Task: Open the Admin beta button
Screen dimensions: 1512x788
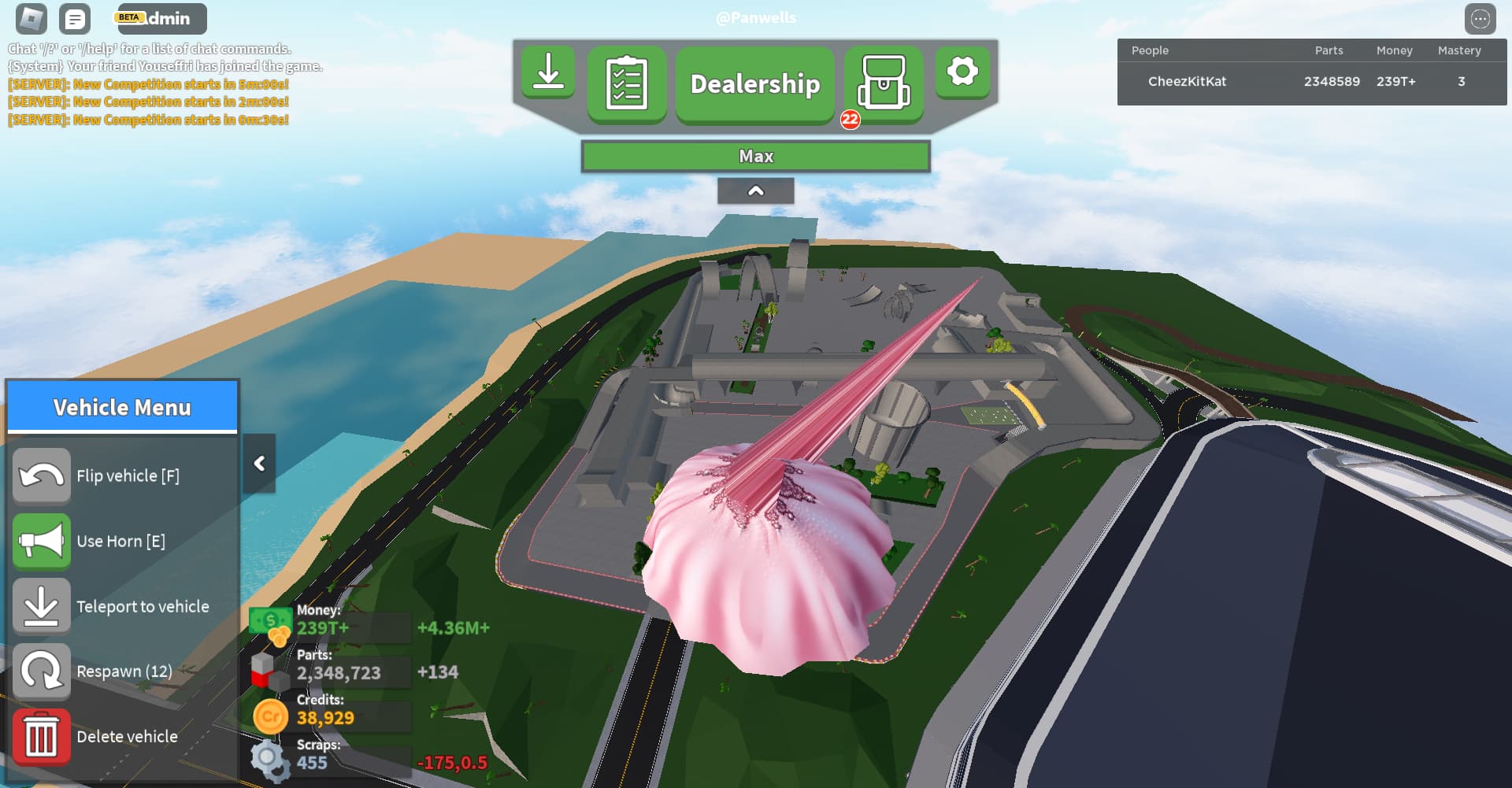Action: coord(162,19)
